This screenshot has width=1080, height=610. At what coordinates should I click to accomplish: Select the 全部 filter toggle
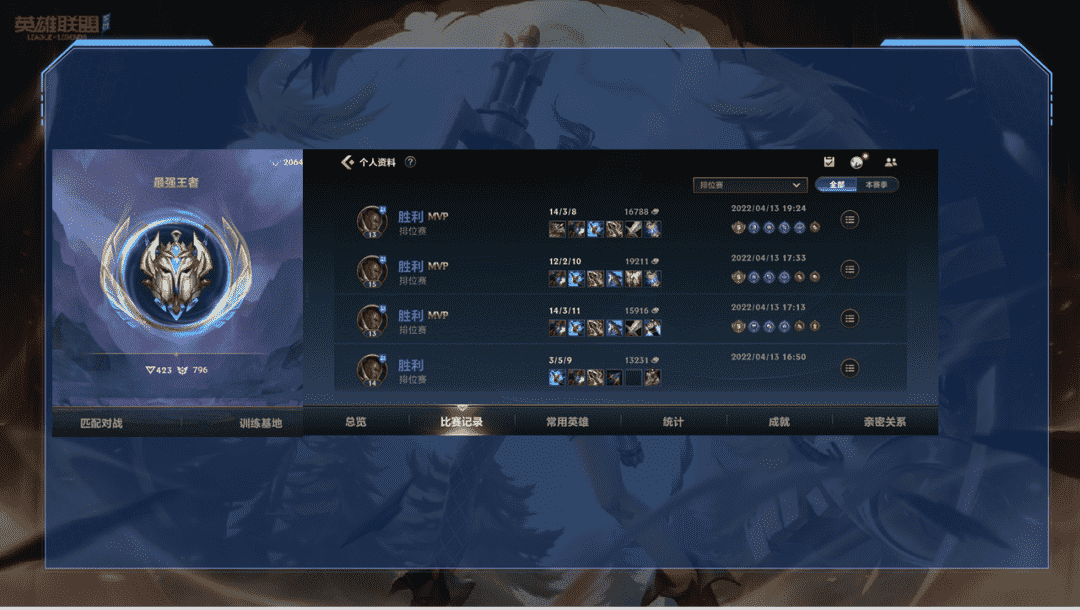[837, 185]
